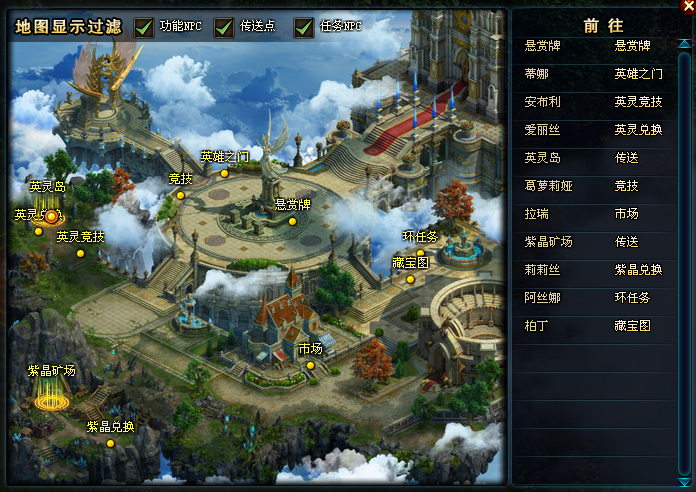Image resolution: width=696 pixels, height=492 pixels.
Task: Select the 紫晶兑换 map marker
Action: [x=111, y=442]
